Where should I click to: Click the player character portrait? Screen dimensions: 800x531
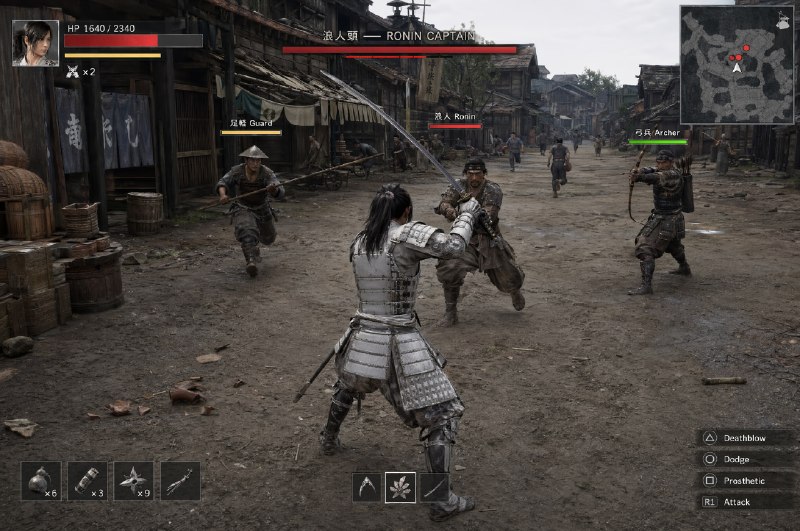(35, 43)
